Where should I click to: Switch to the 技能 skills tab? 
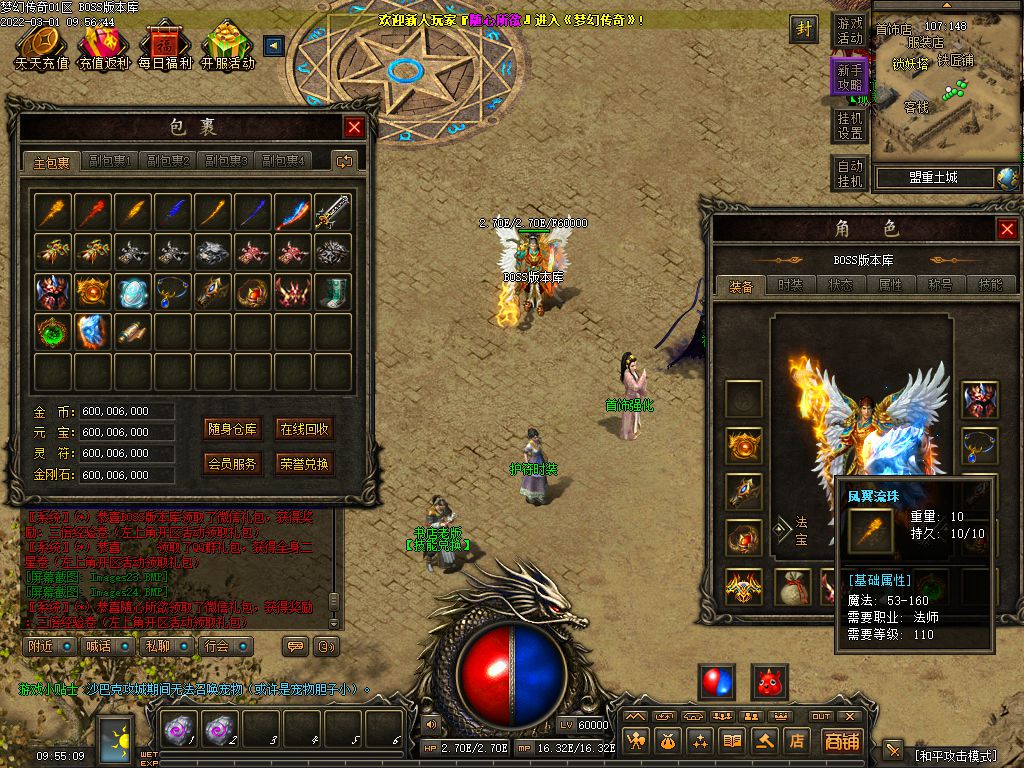coord(990,285)
